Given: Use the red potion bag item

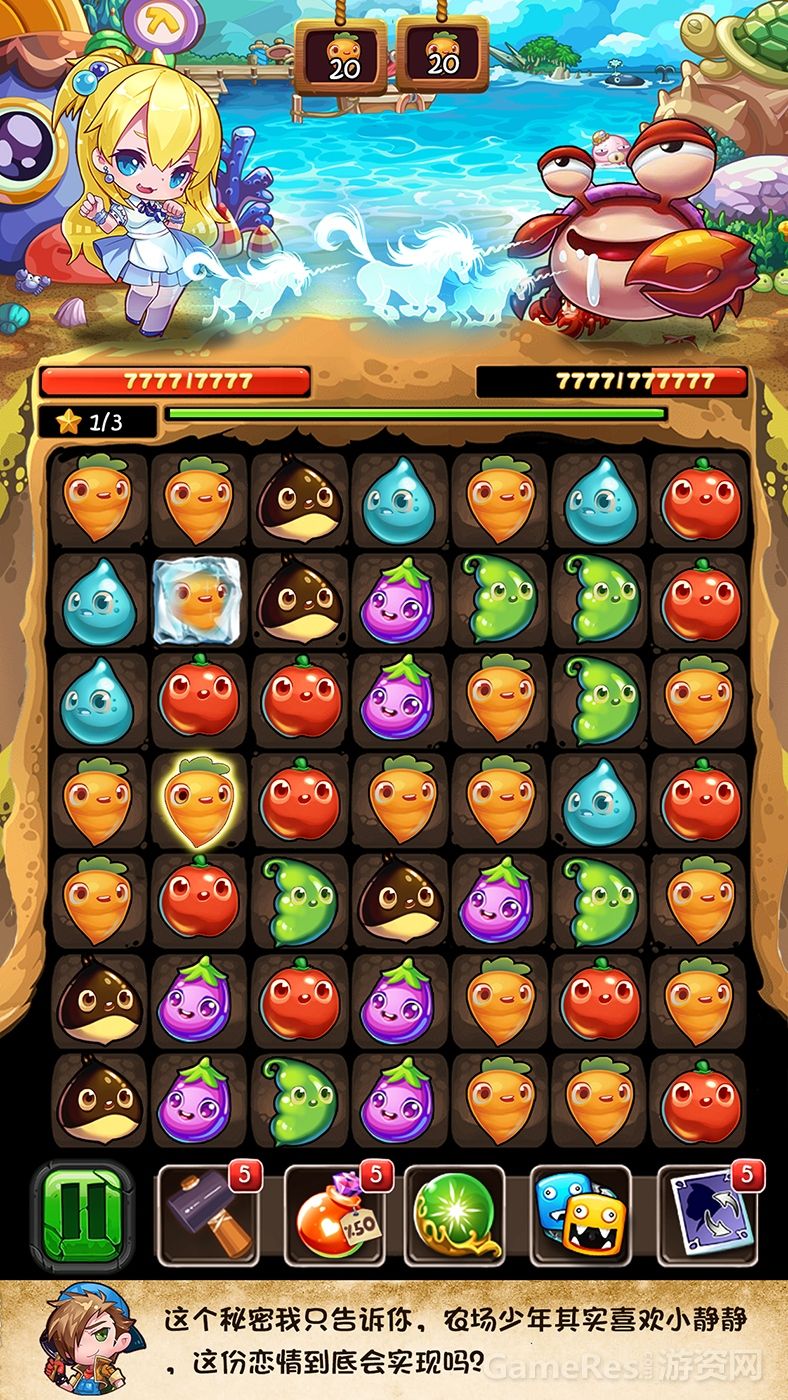Looking at the screenshot, I should click(x=334, y=1217).
